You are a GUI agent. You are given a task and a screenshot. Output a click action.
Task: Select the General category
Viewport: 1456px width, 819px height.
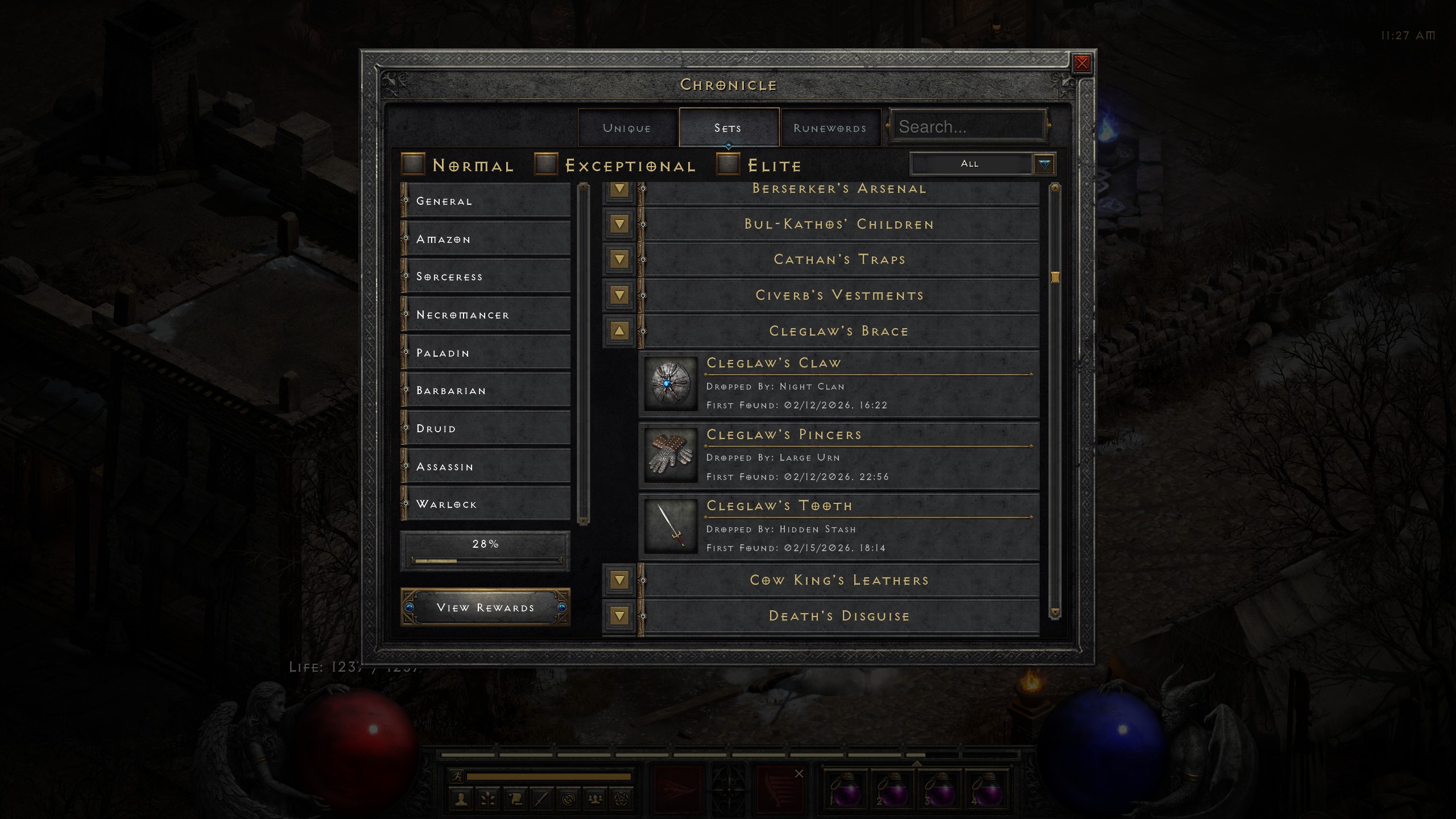coord(486,201)
